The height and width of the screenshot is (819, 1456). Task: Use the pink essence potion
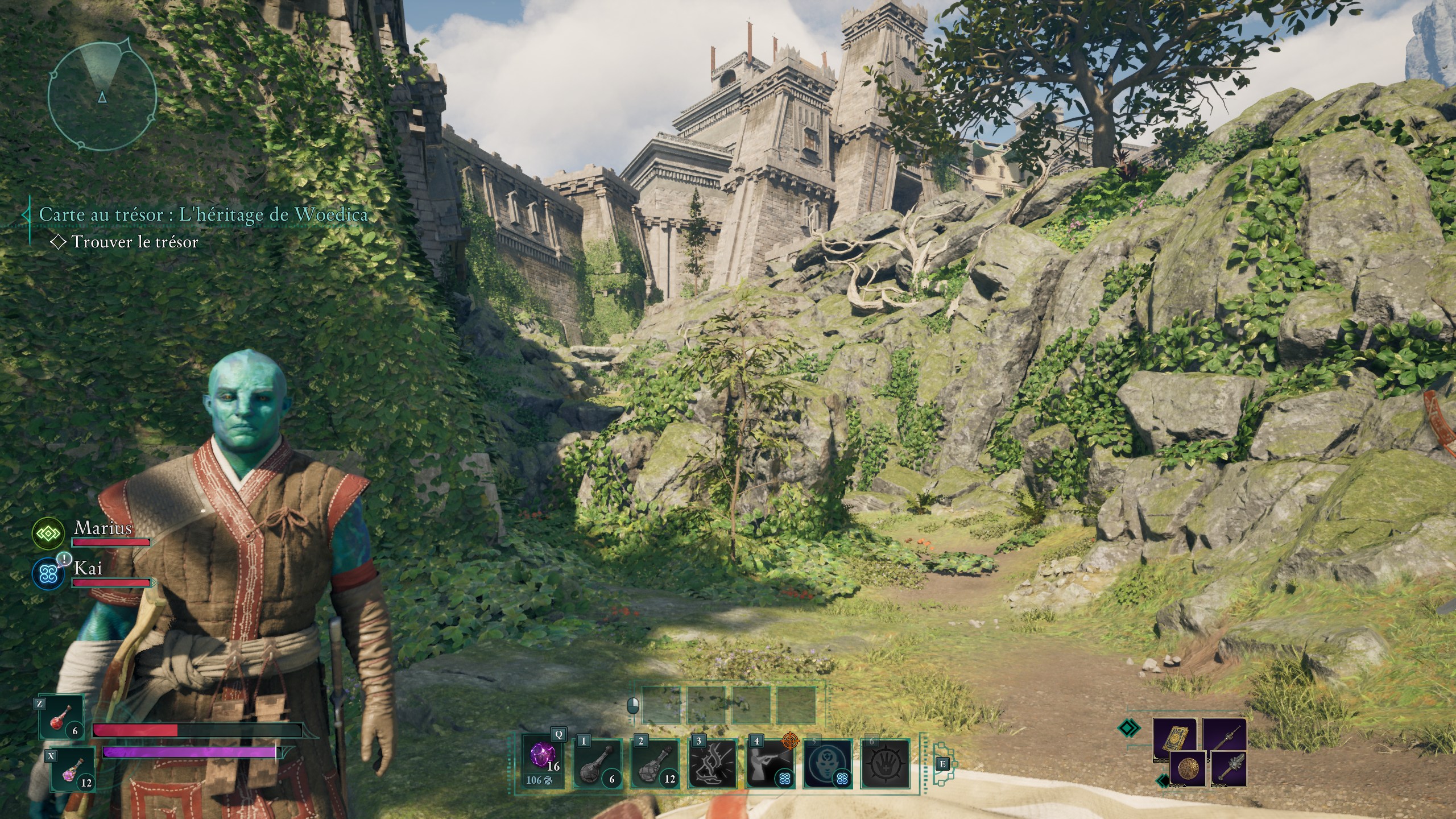click(73, 770)
